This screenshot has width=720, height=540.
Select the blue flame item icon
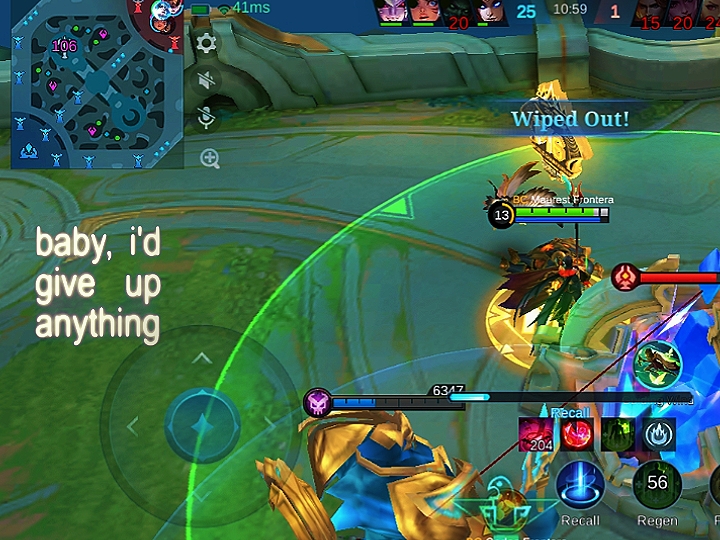pos(657,434)
